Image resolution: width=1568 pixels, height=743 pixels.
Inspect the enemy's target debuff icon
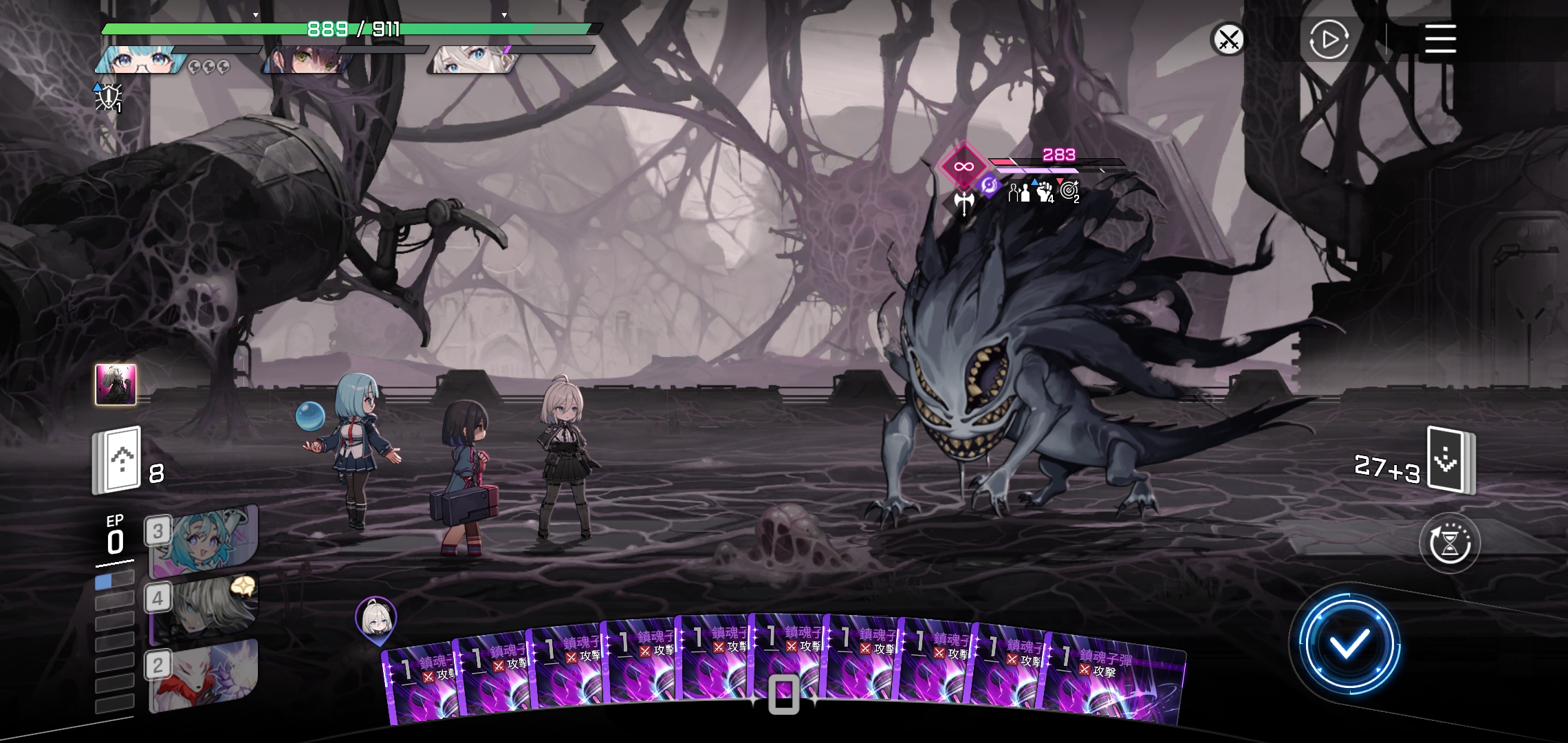click(x=1069, y=191)
